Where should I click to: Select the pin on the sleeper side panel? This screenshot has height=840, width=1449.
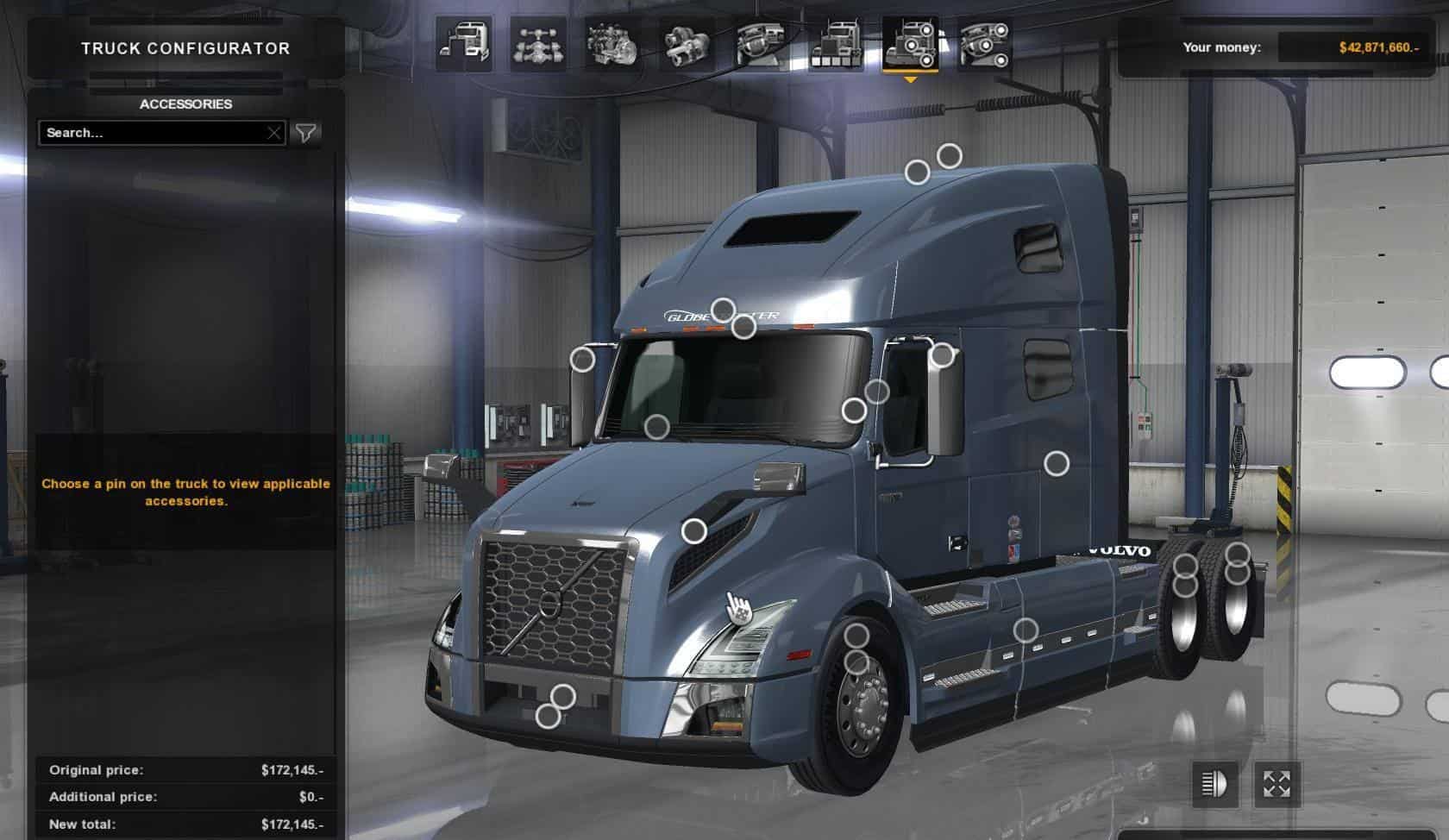point(1057,464)
